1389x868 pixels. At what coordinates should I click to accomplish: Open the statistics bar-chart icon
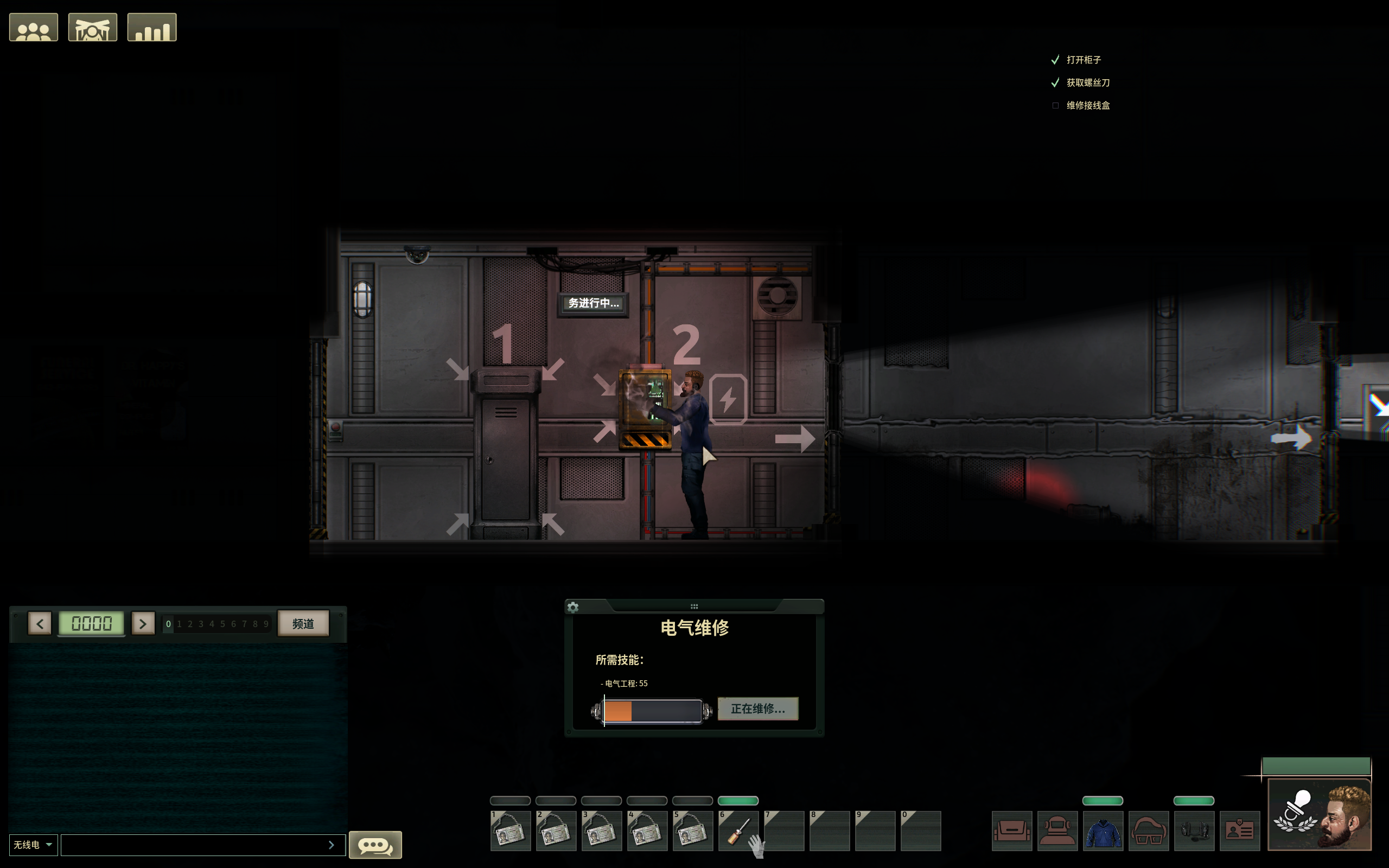pyautogui.click(x=151, y=27)
